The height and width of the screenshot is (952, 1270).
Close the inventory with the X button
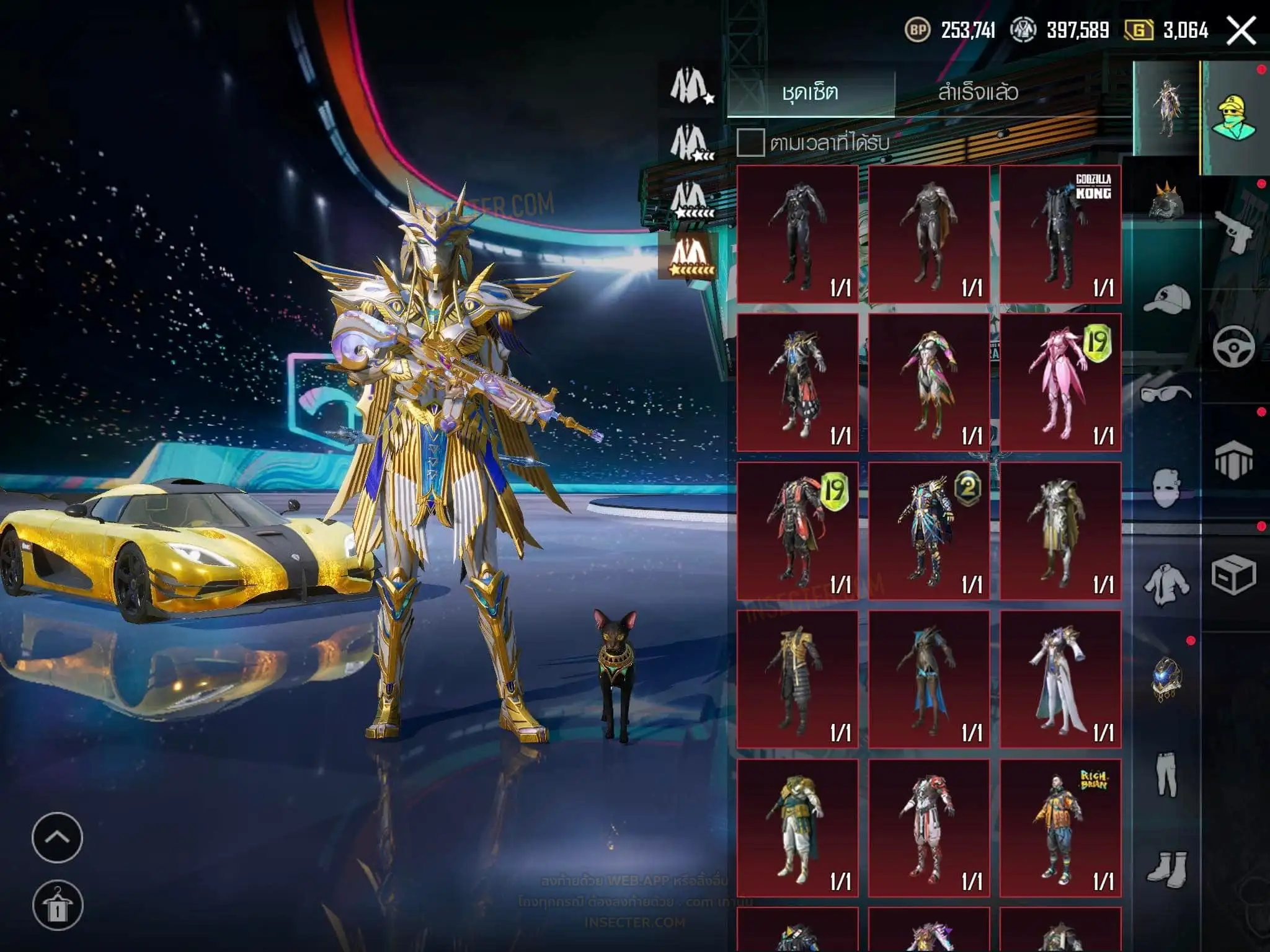coord(1241,30)
